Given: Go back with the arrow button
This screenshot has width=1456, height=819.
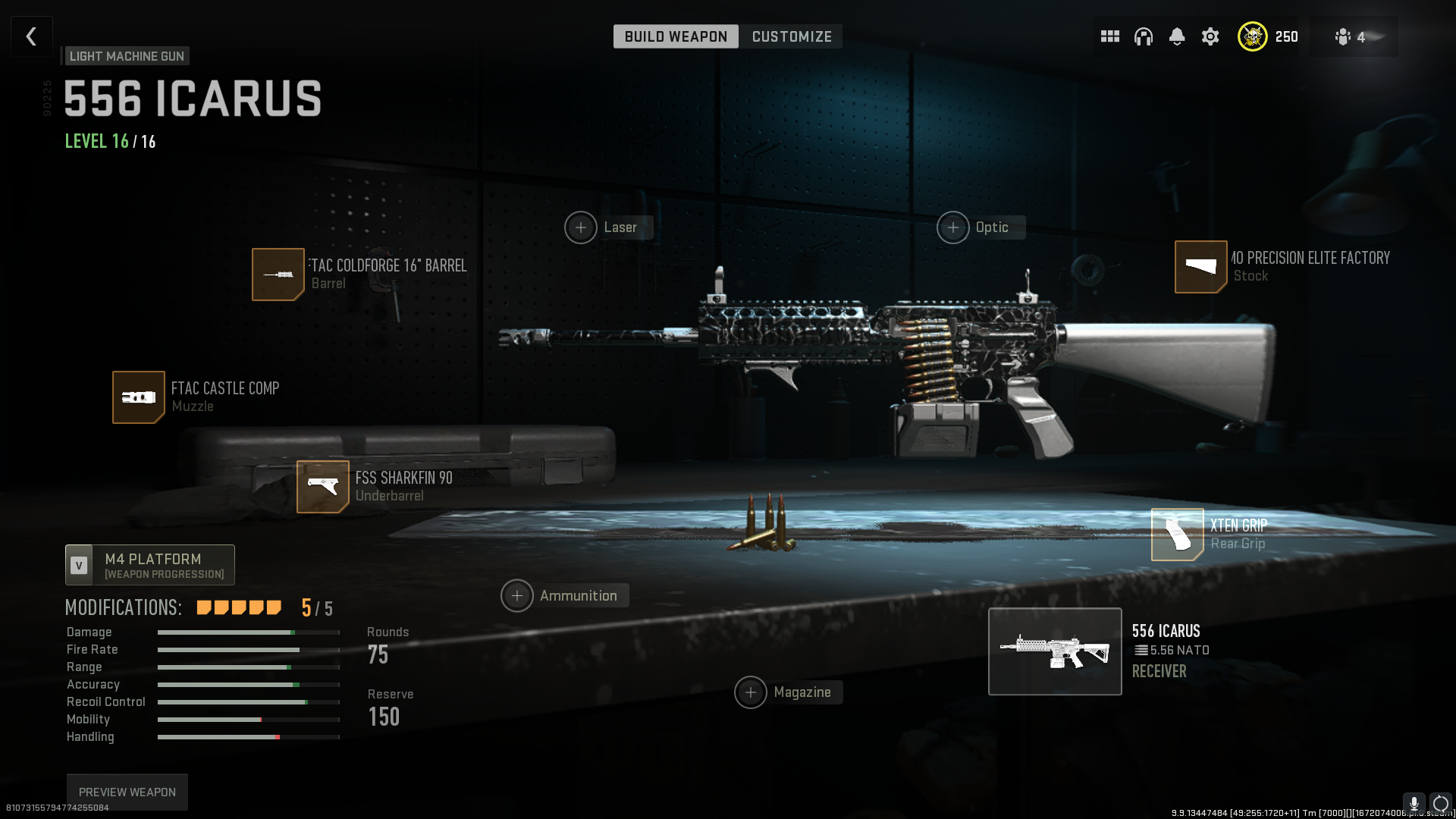Looking at the screenshot, I should pyautogui.click(x=31, y=36).
